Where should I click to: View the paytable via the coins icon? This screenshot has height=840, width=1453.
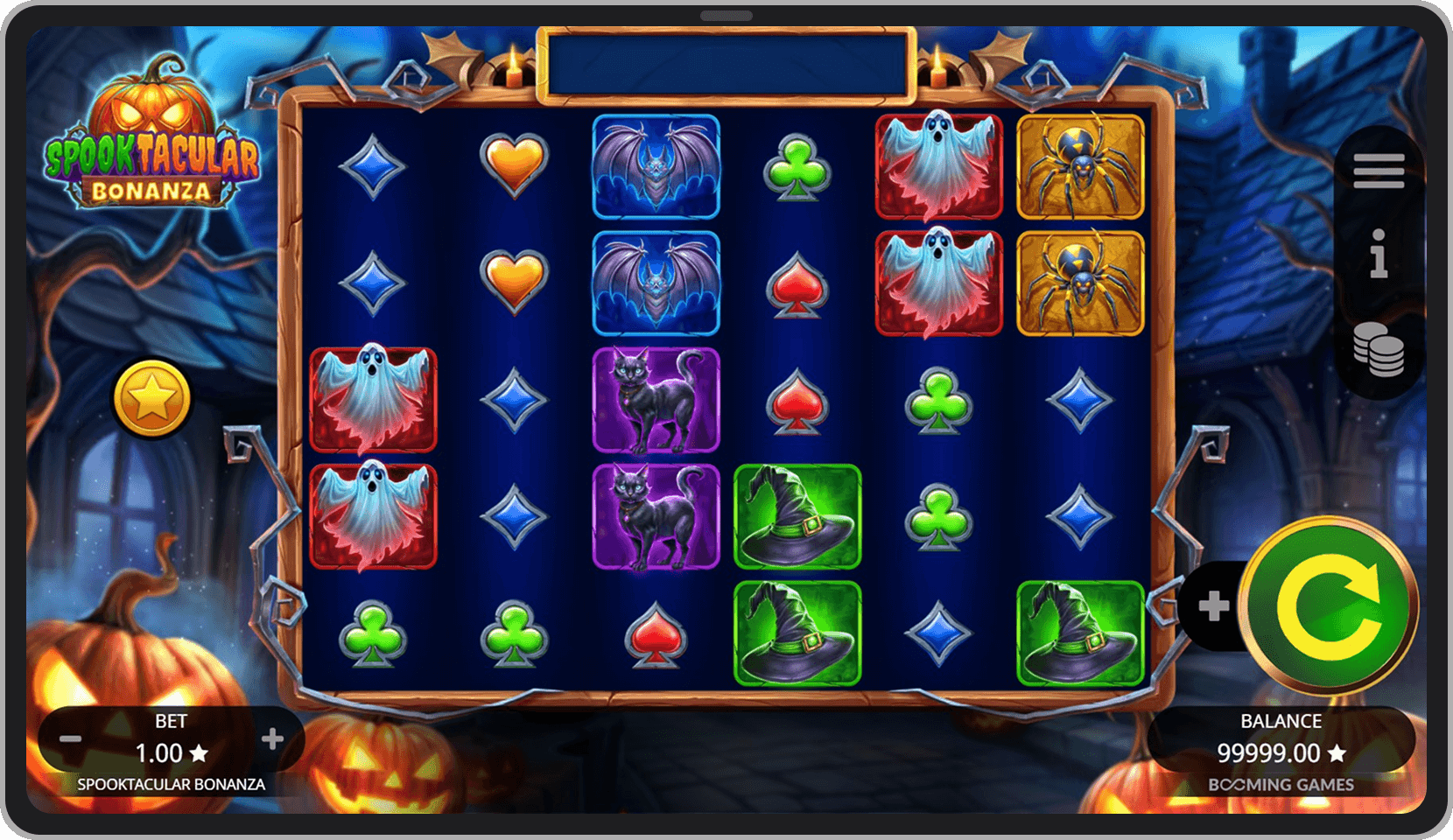1379,348
